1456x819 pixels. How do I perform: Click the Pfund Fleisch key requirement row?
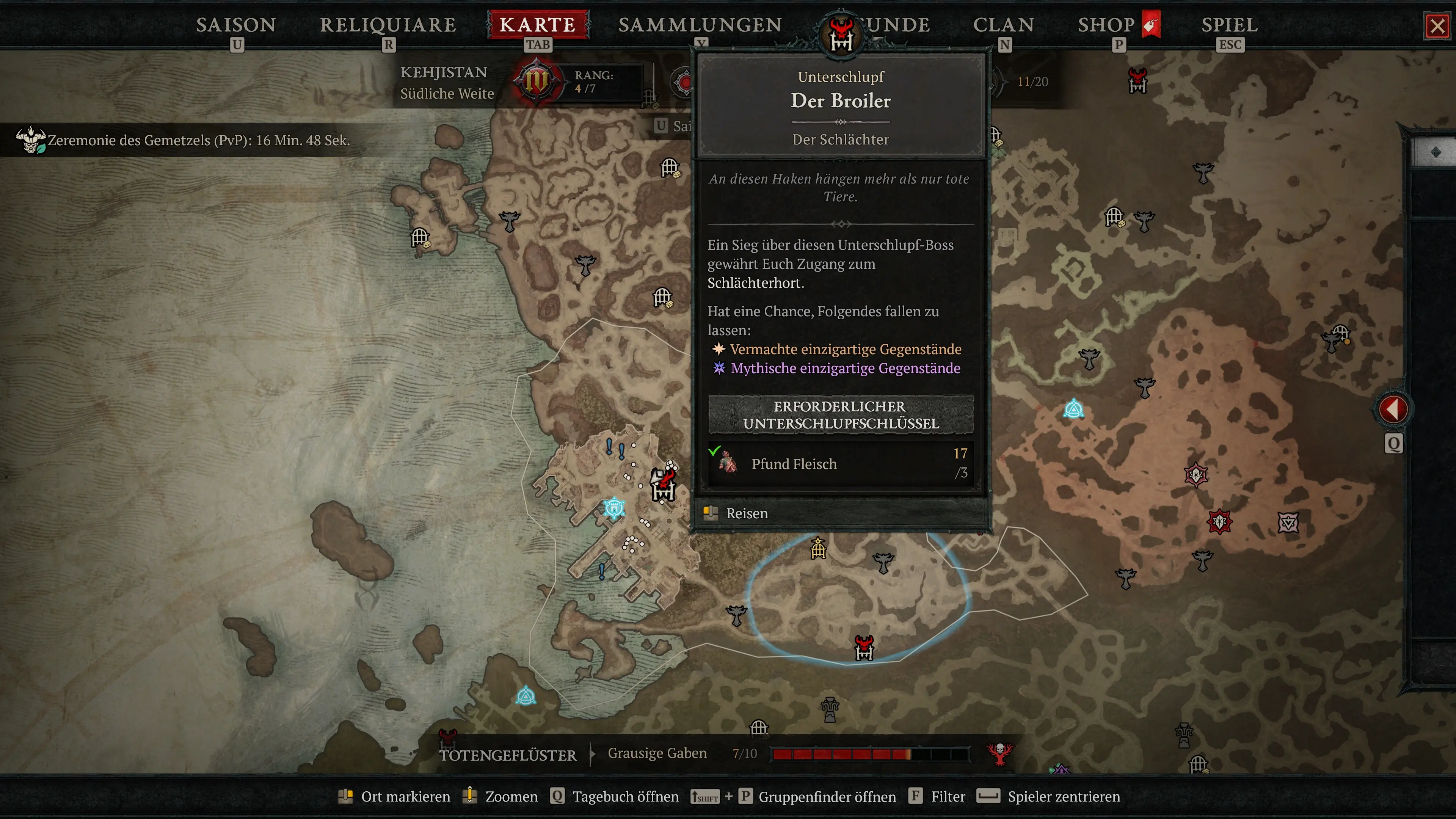click(x=841, y=463)
